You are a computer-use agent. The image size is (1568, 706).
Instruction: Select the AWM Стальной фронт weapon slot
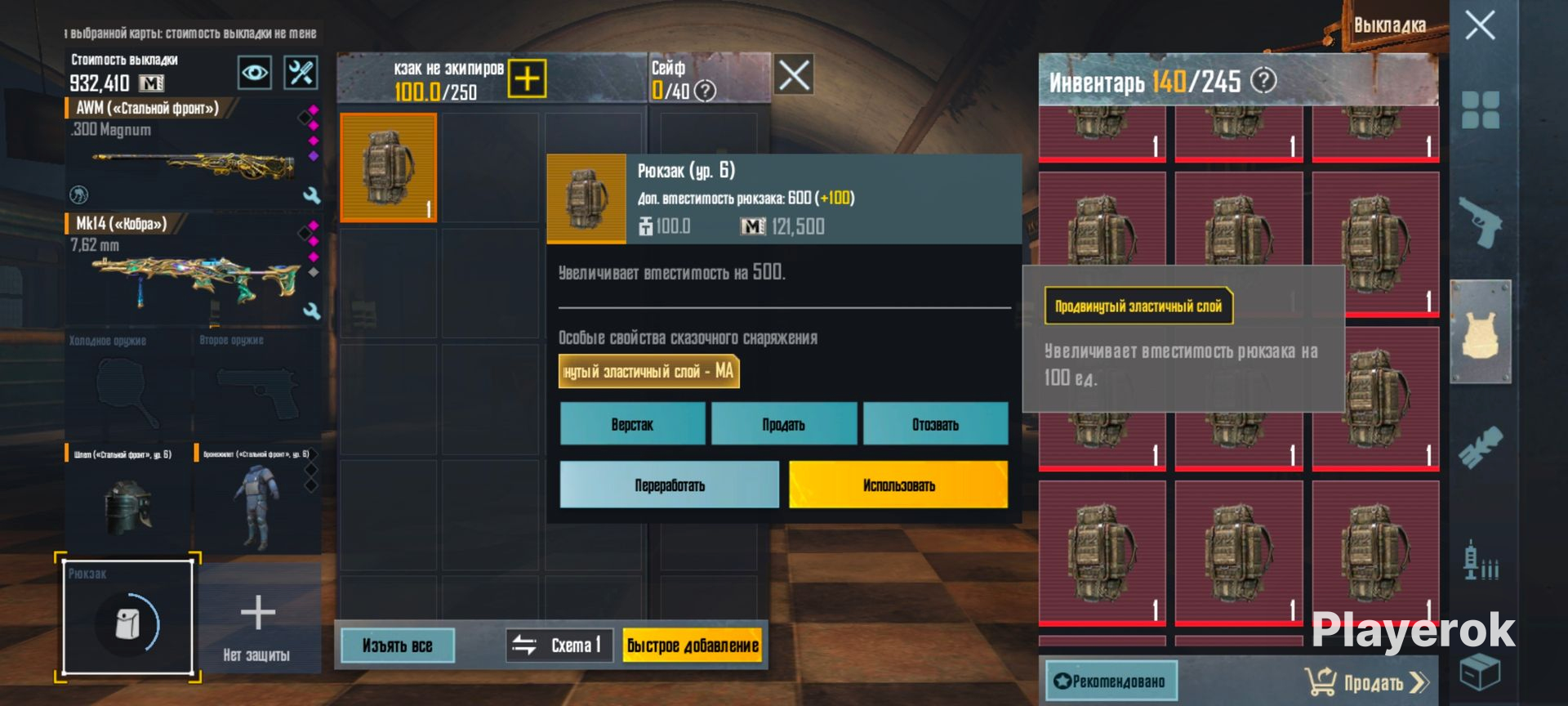(192, 153)
